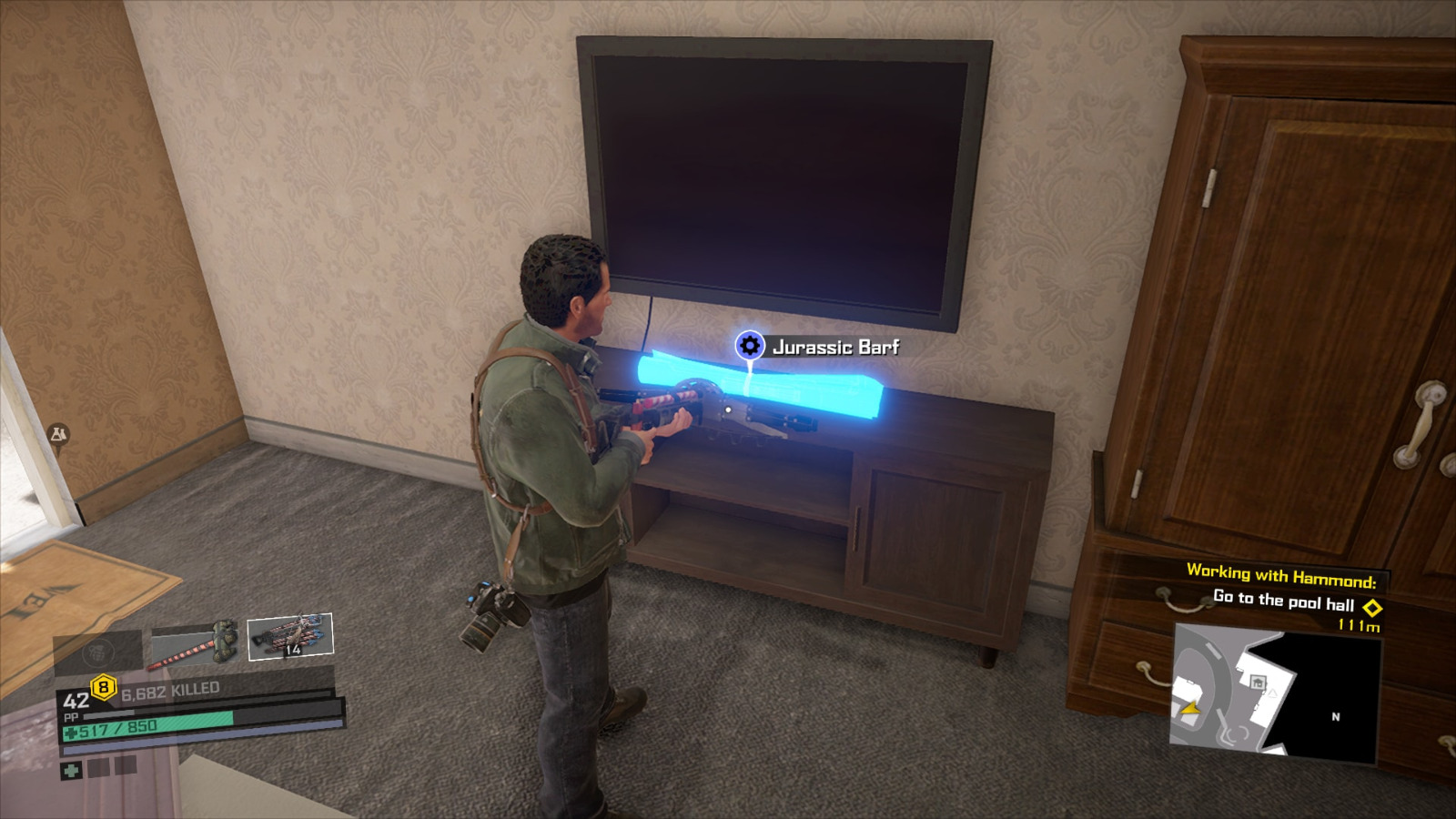This screenshot has height=819, width=1456.
Task: Click the safe house icon on the minimap
Action: (x=1259, y=682)
